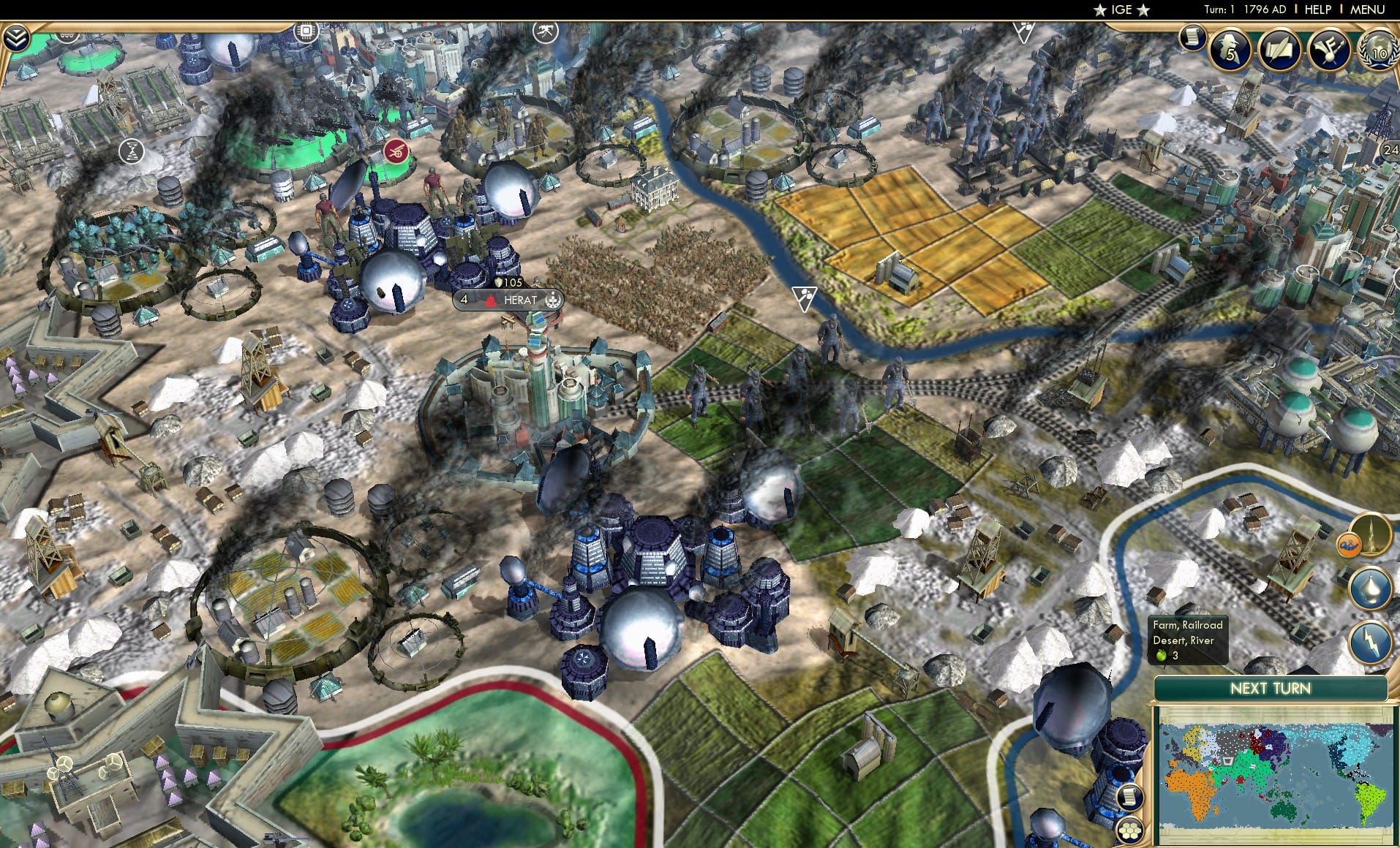Viewport: 1400px width, 848px height.
Task: Open HELP from the top bar
Action: coord(1317,10)
